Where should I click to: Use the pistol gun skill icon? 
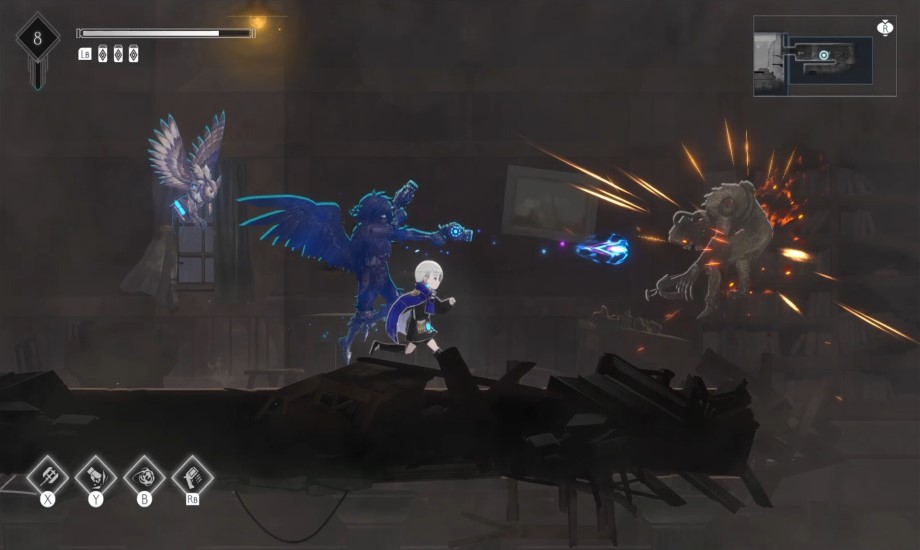tap(192, 475)
